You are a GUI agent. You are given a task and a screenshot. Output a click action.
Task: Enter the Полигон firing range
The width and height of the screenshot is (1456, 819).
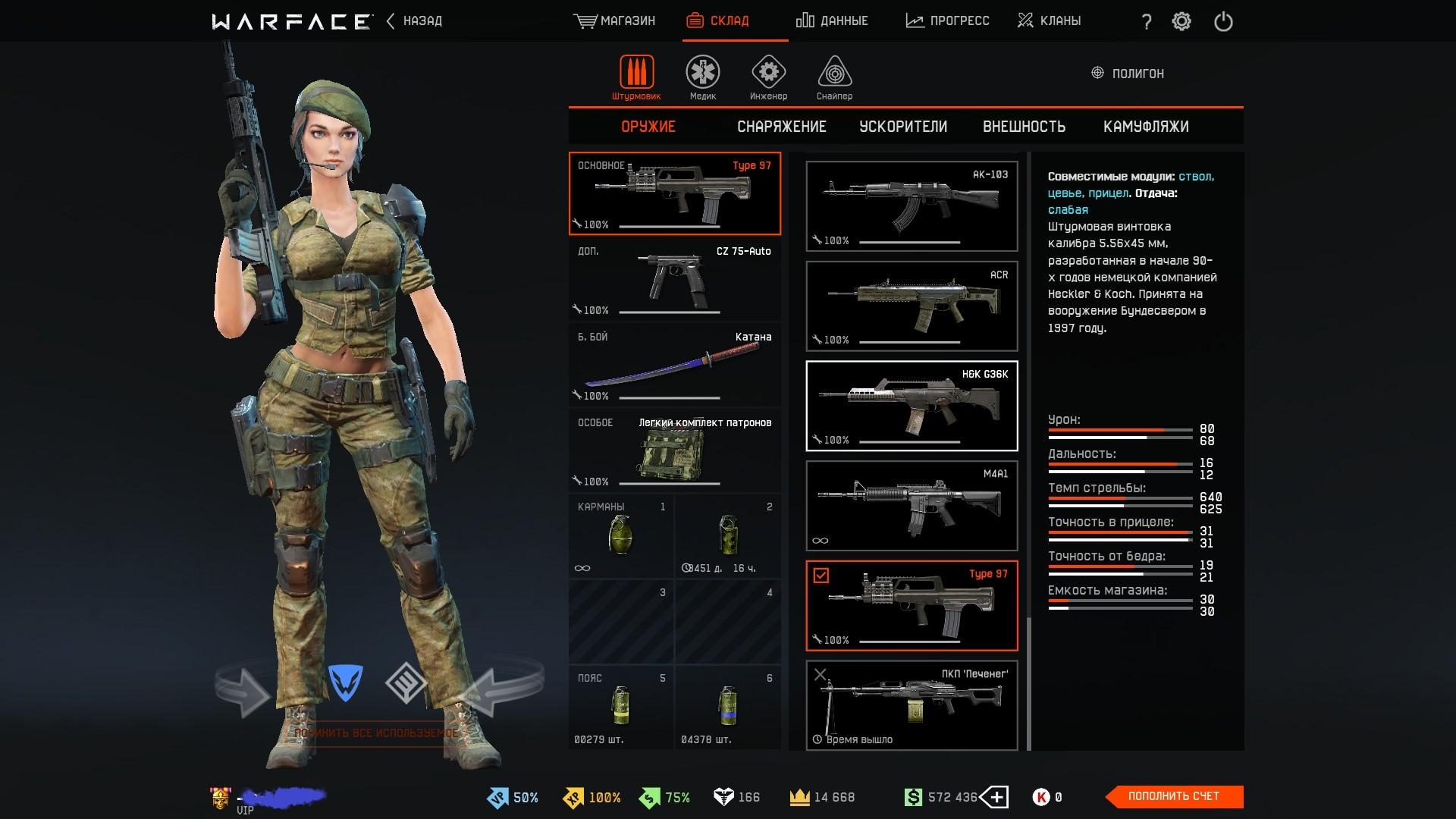click(1128, 74)
